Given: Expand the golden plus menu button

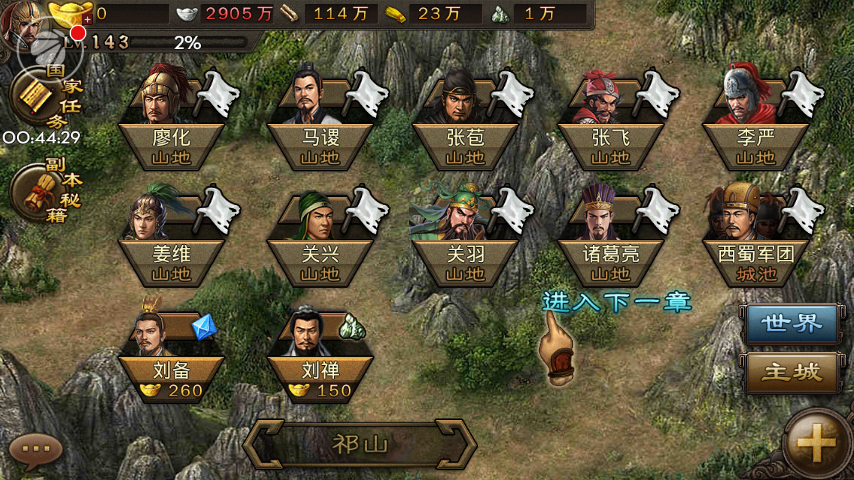Looking at the screenshot, I should (x=816, y=444).
